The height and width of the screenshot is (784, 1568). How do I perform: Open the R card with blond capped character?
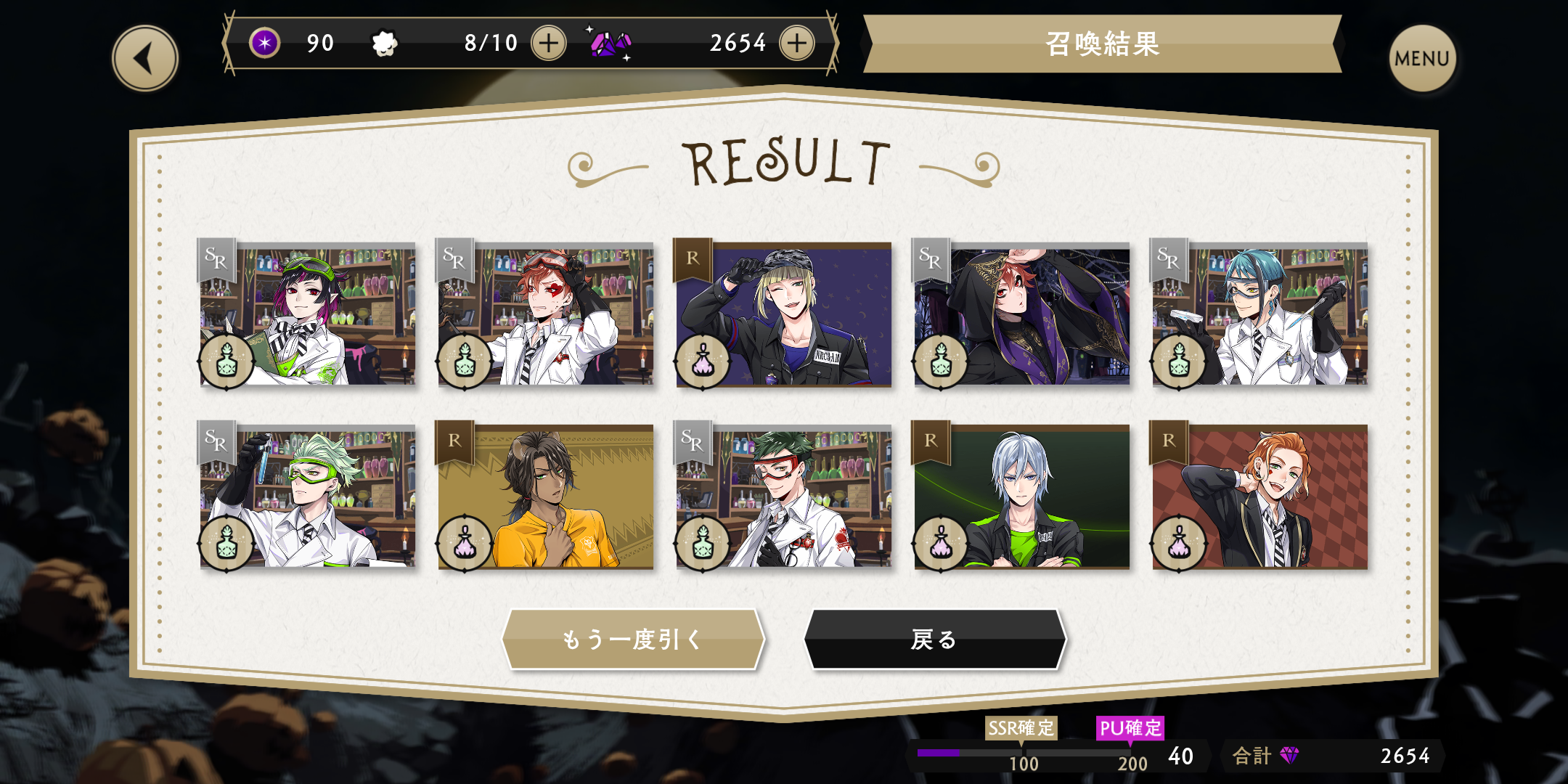(784, 314)
